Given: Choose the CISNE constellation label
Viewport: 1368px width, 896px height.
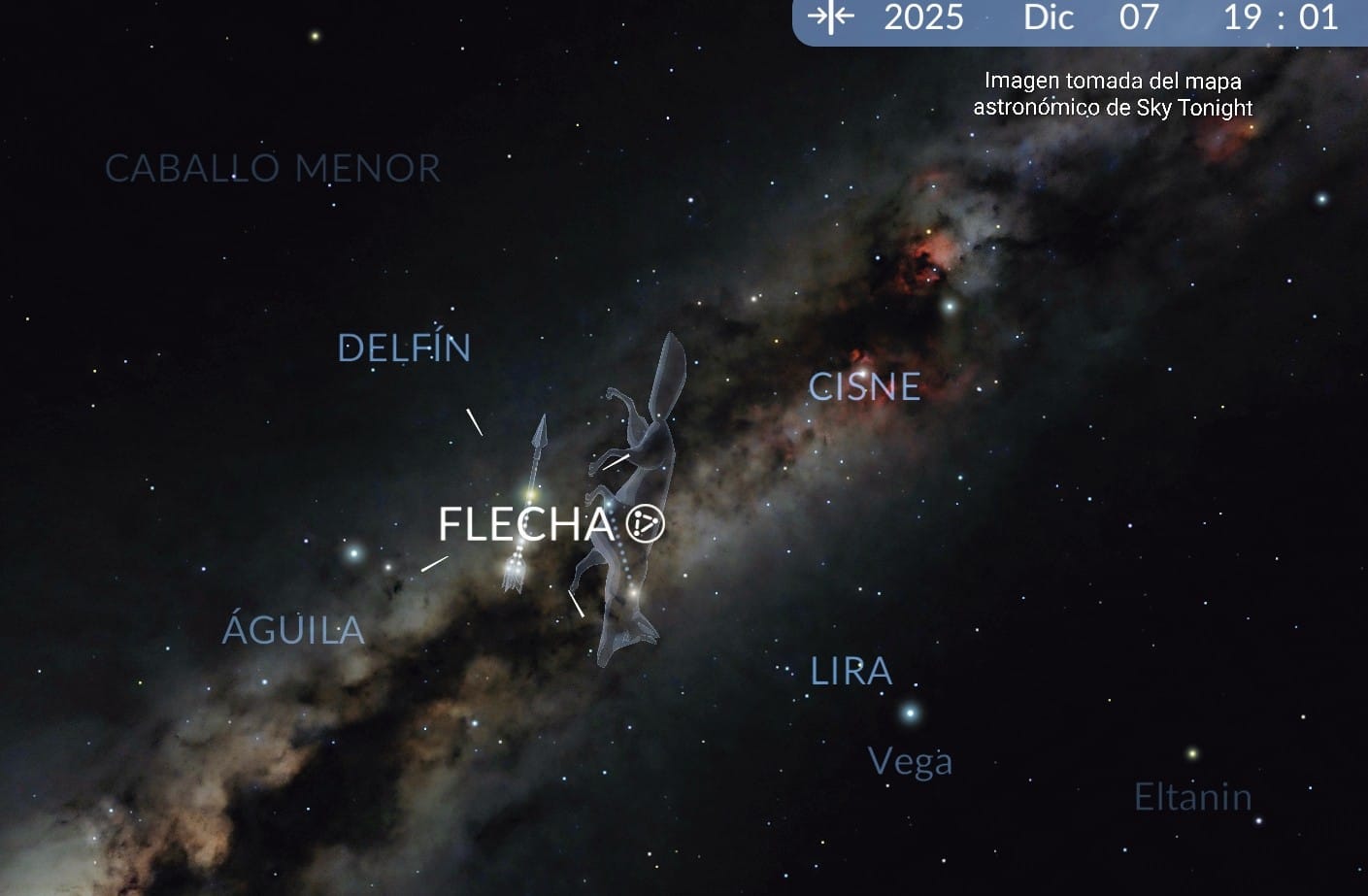Looking at the screenshot, I should (864, 387).
